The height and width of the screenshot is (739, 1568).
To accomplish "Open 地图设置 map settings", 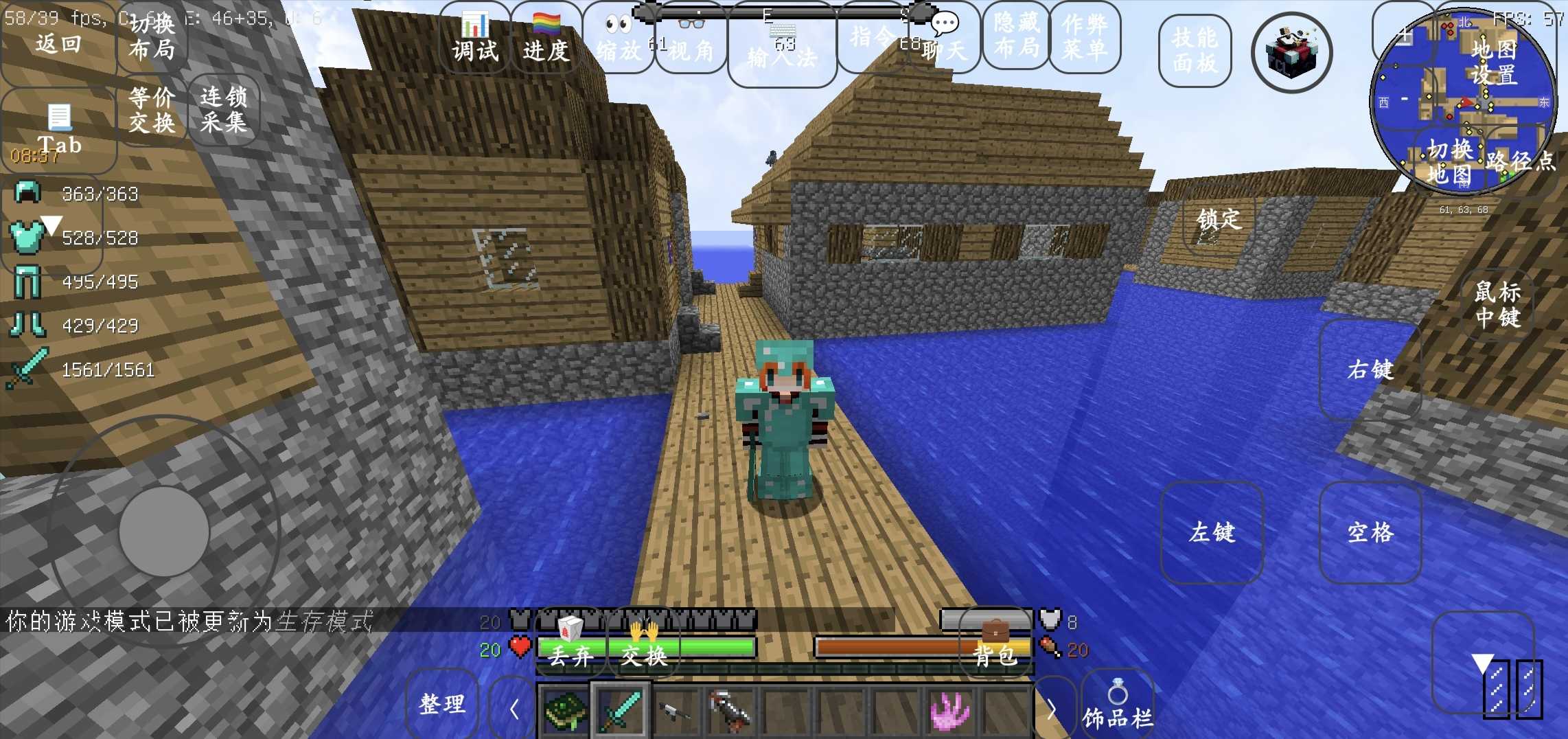I will [x=1494, y=62].
